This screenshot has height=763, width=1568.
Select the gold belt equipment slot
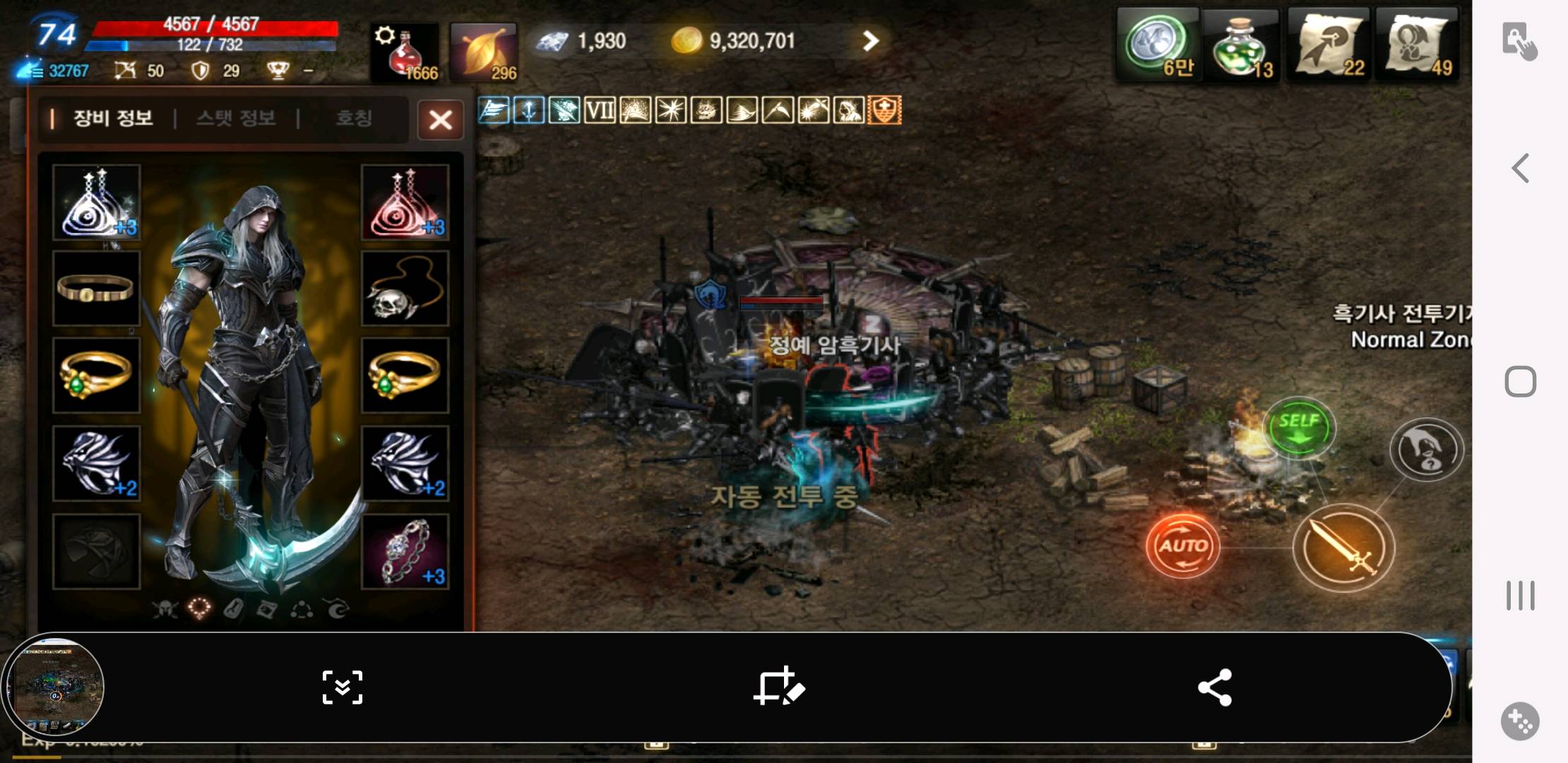[96, 289]
